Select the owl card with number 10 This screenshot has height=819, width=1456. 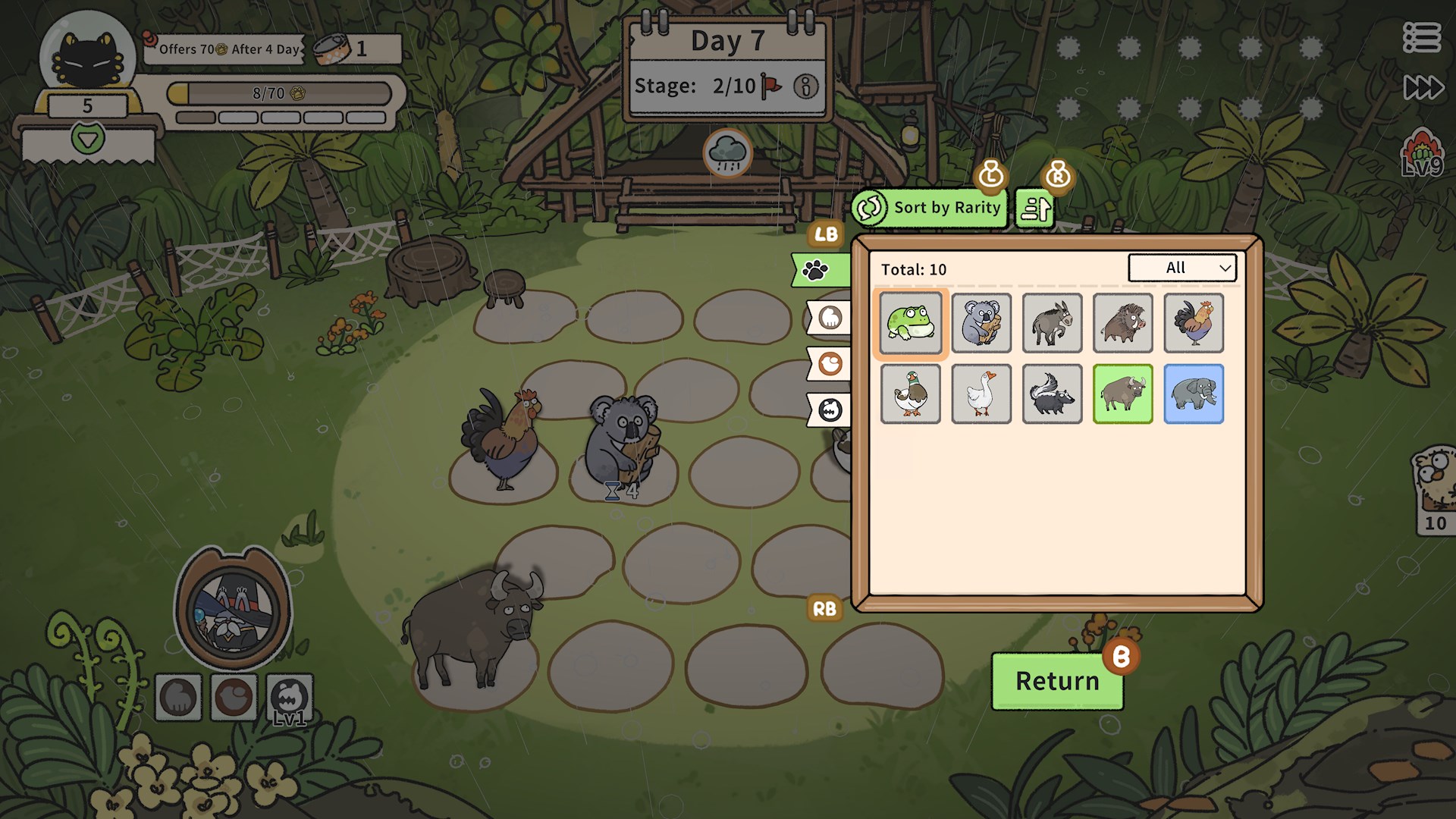(x=1435, y=489)
